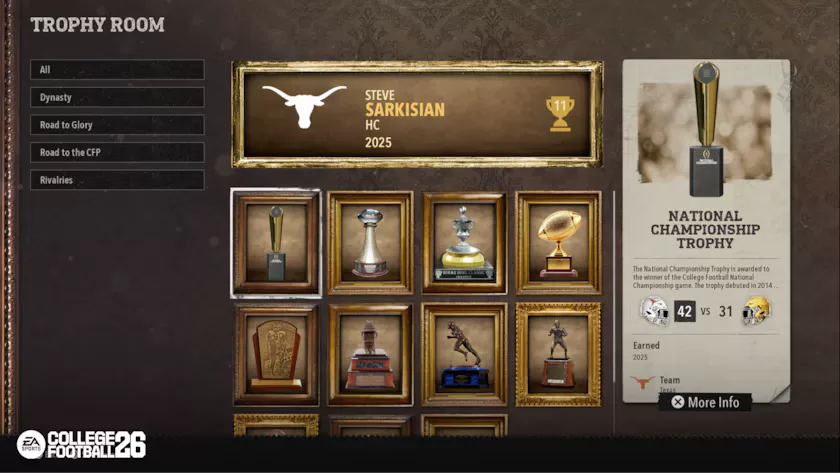Open More Info for the selected trophy
This screenshot has width=840, height=473.
click(x=705, y=402)
